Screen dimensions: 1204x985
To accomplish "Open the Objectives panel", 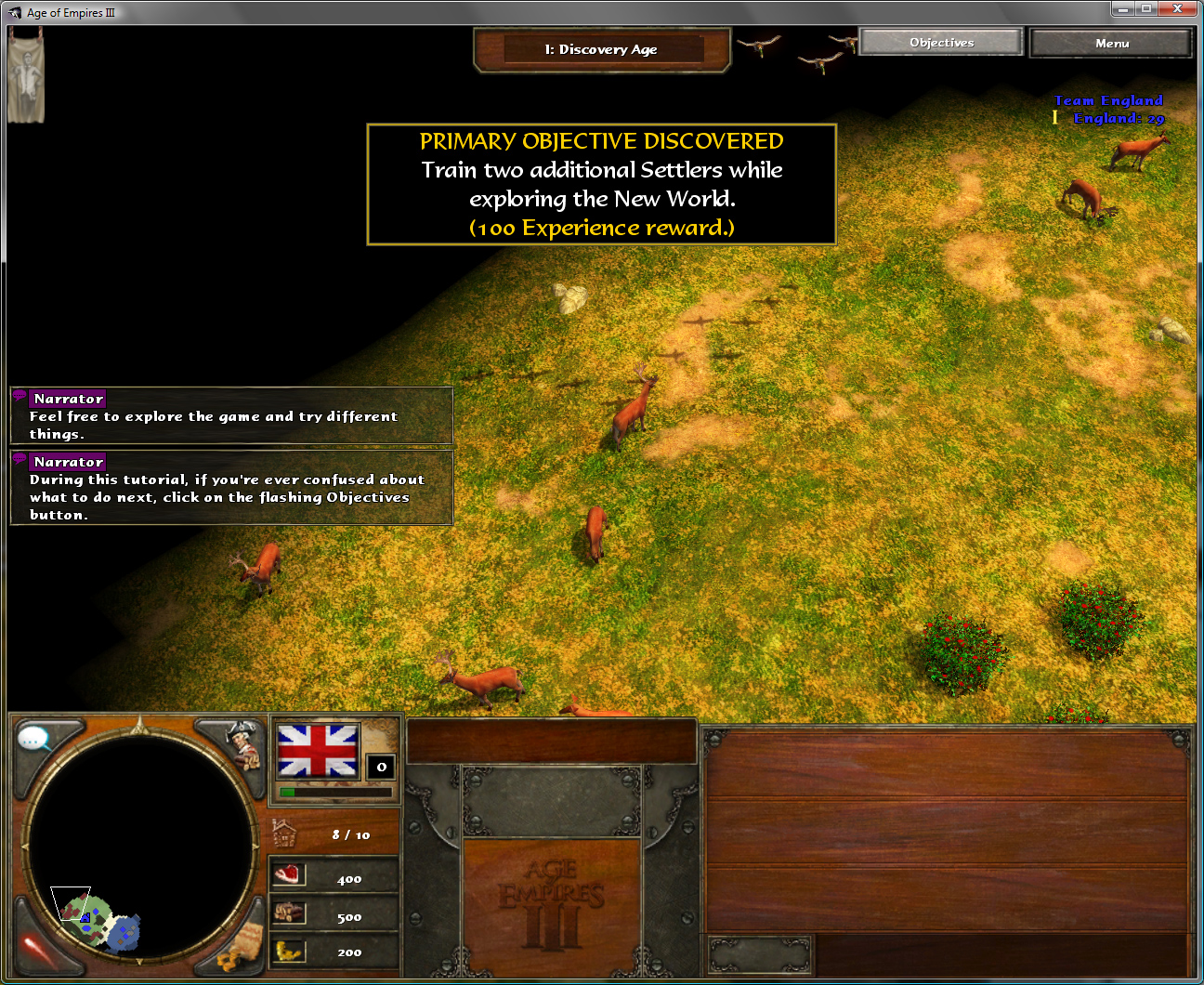I will 941,43.
